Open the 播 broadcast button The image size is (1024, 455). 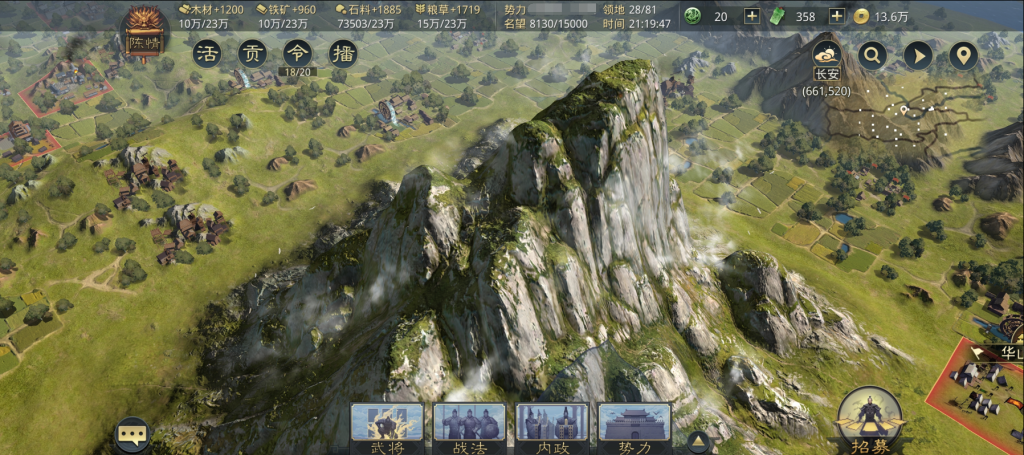[x=342, y=53]
